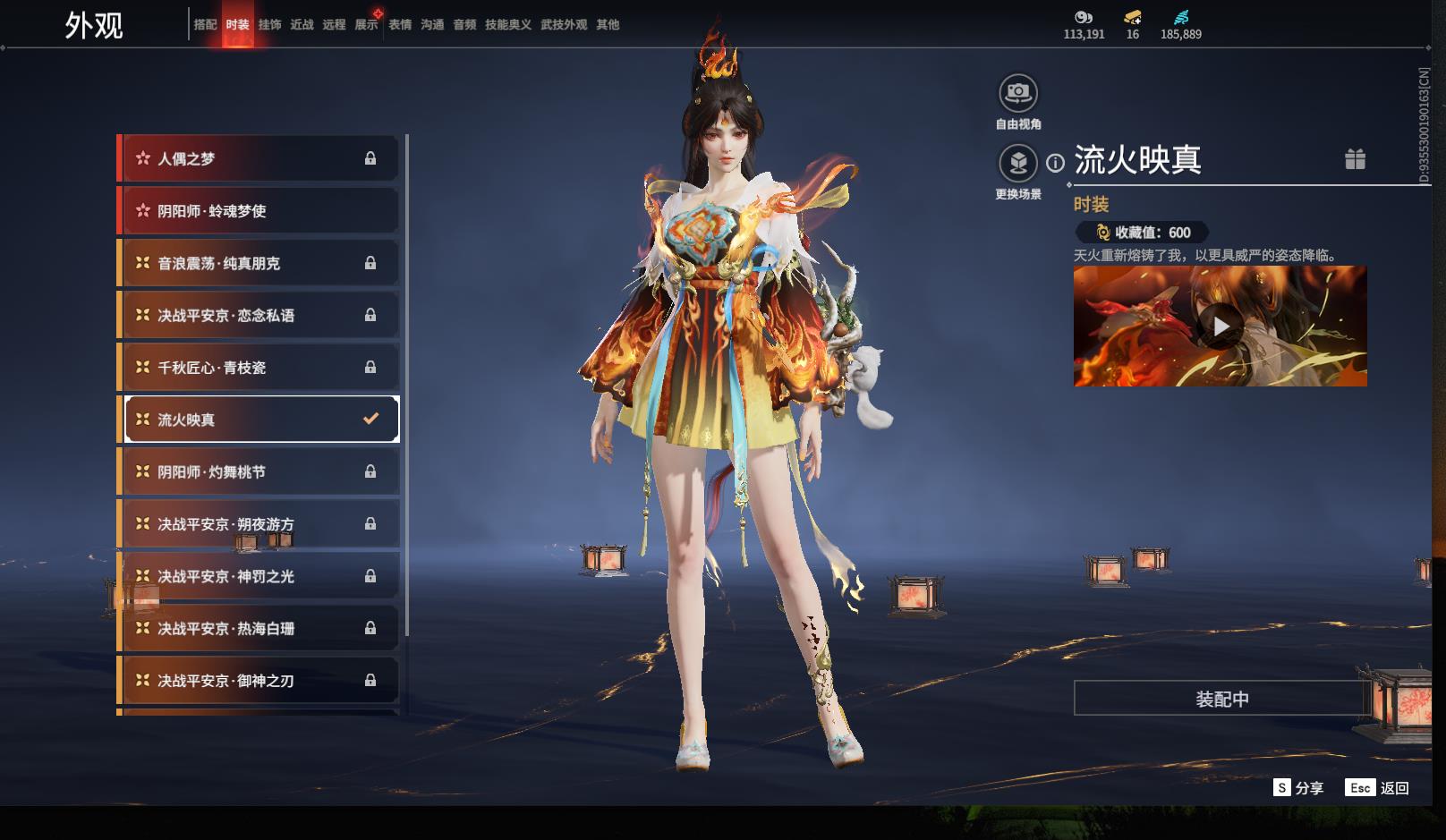1446x840 pixels.
Task: Click the 装配中 equip button
Action: click(1221, 699)
